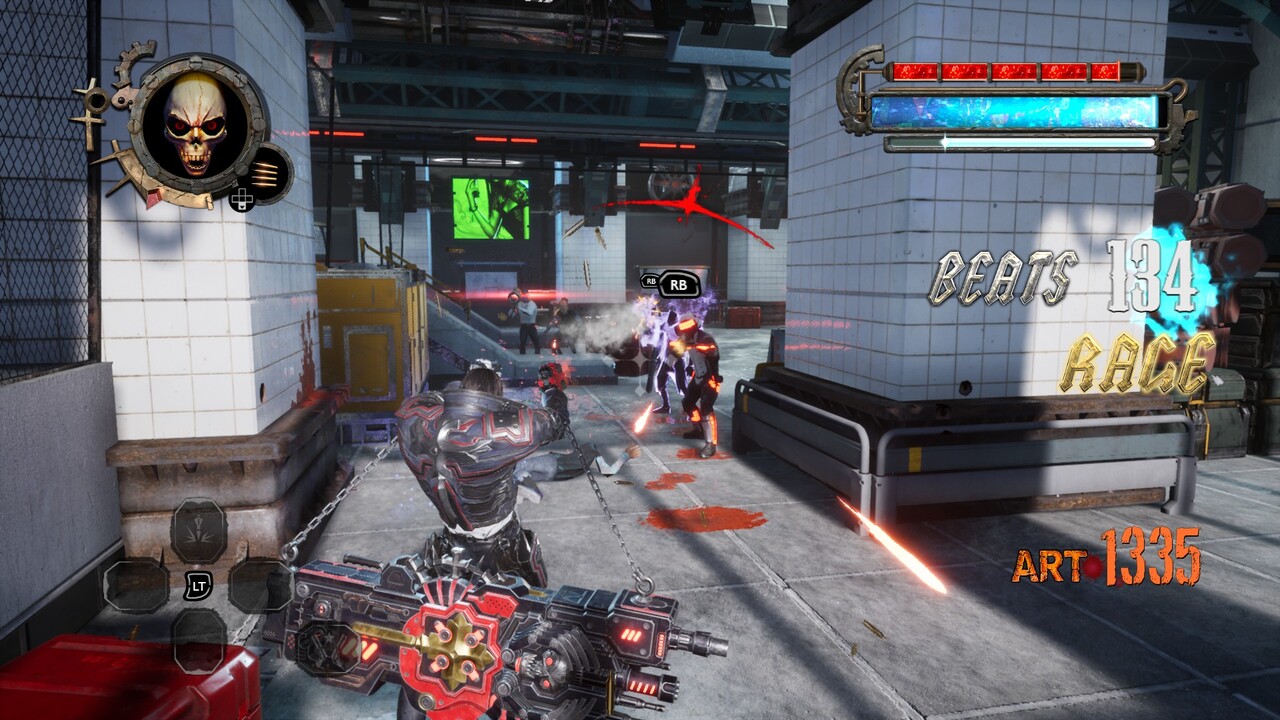This screenshot has height=720, width=1280.
Task: Activate the spike burst ability slot
Action: pyautogui.click(x=198, y=530)
